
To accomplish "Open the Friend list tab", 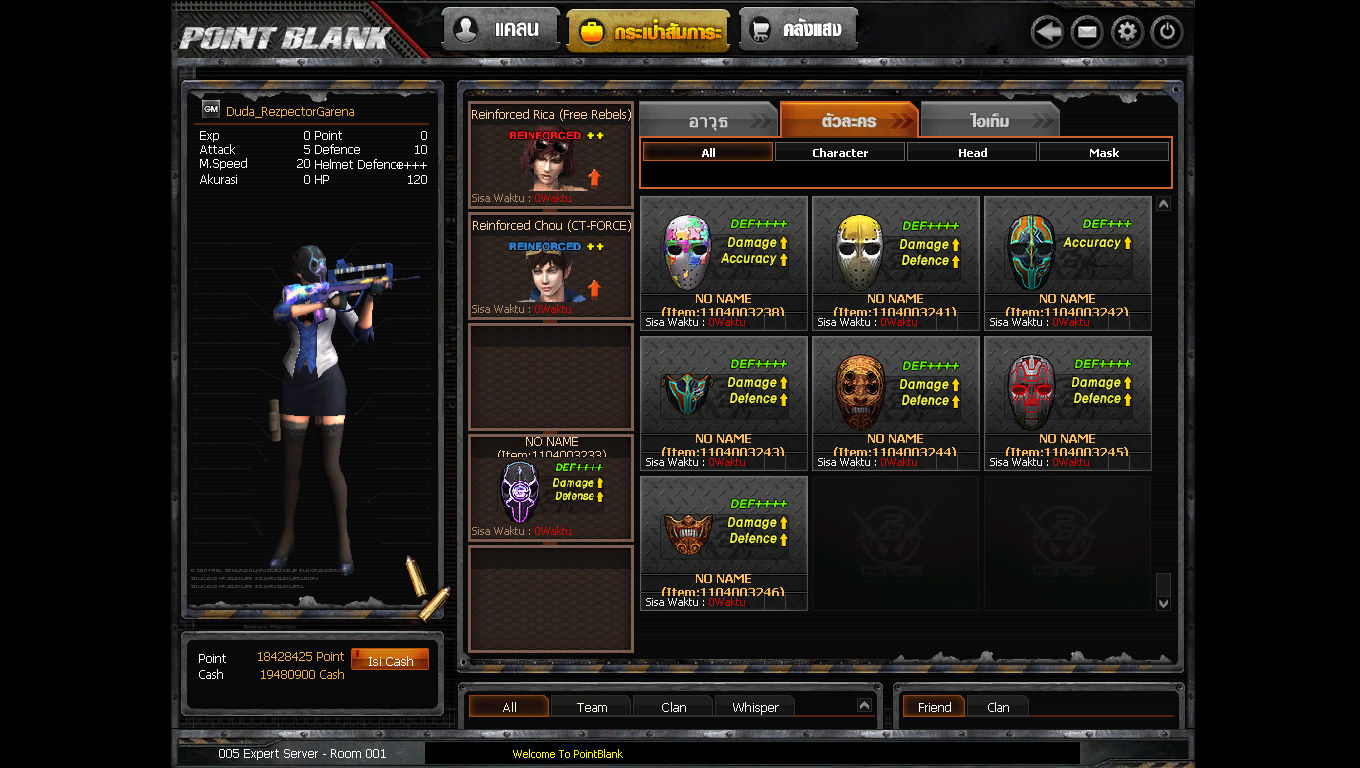I will click(x=933, y=707).
